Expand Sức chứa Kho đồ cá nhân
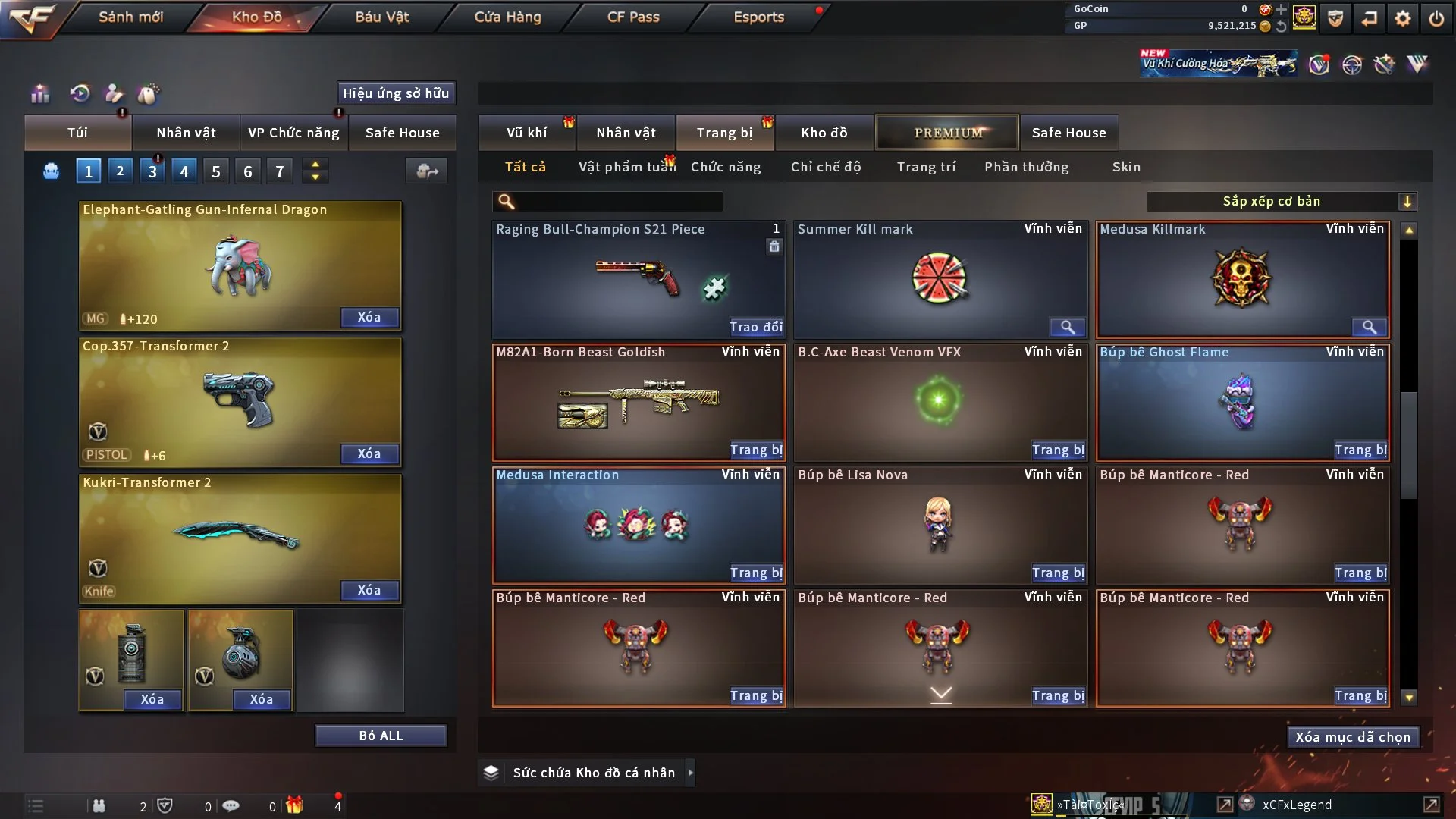 pos(689,773)
